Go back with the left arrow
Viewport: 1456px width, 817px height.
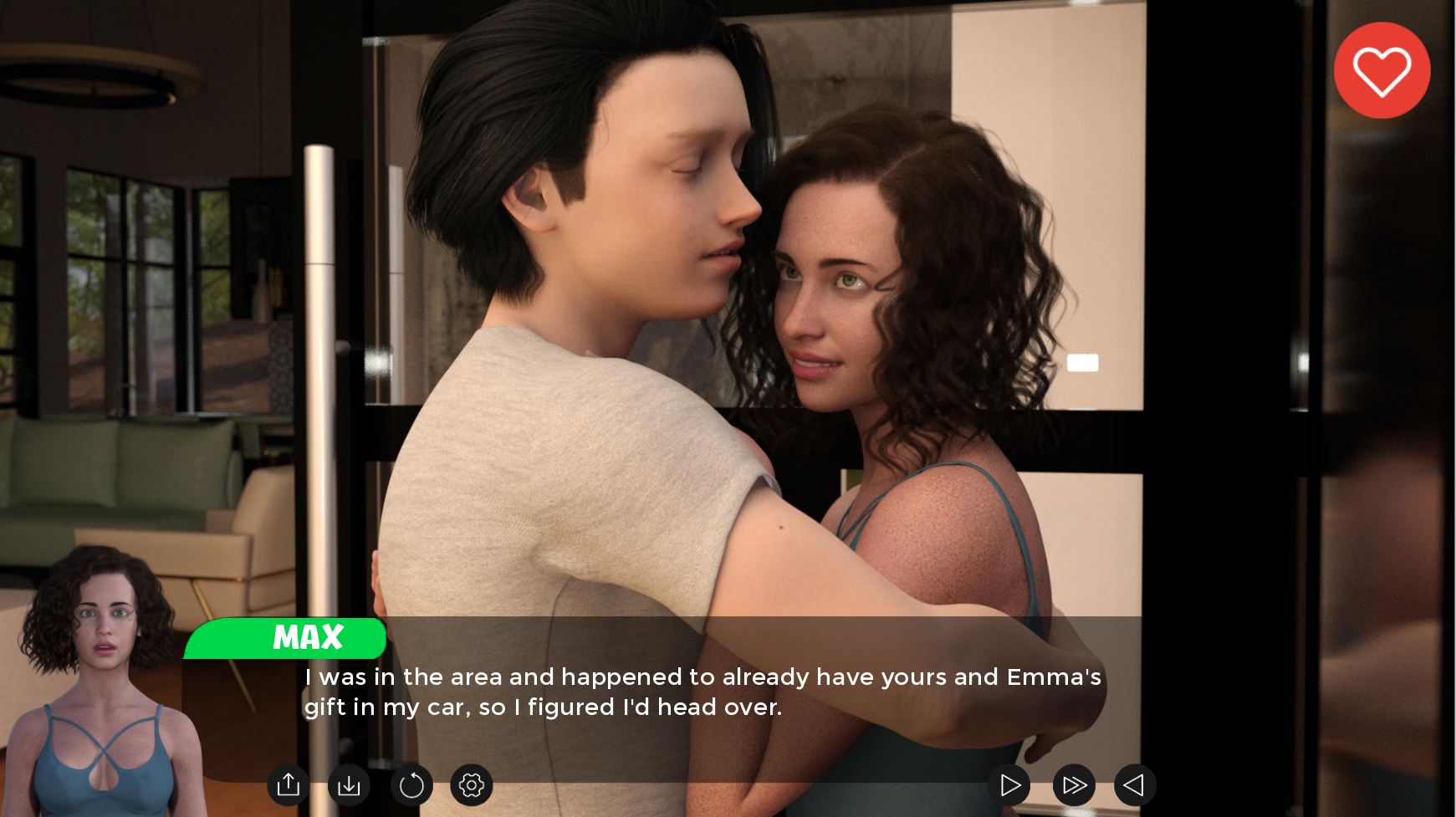tap(1135, 785)
